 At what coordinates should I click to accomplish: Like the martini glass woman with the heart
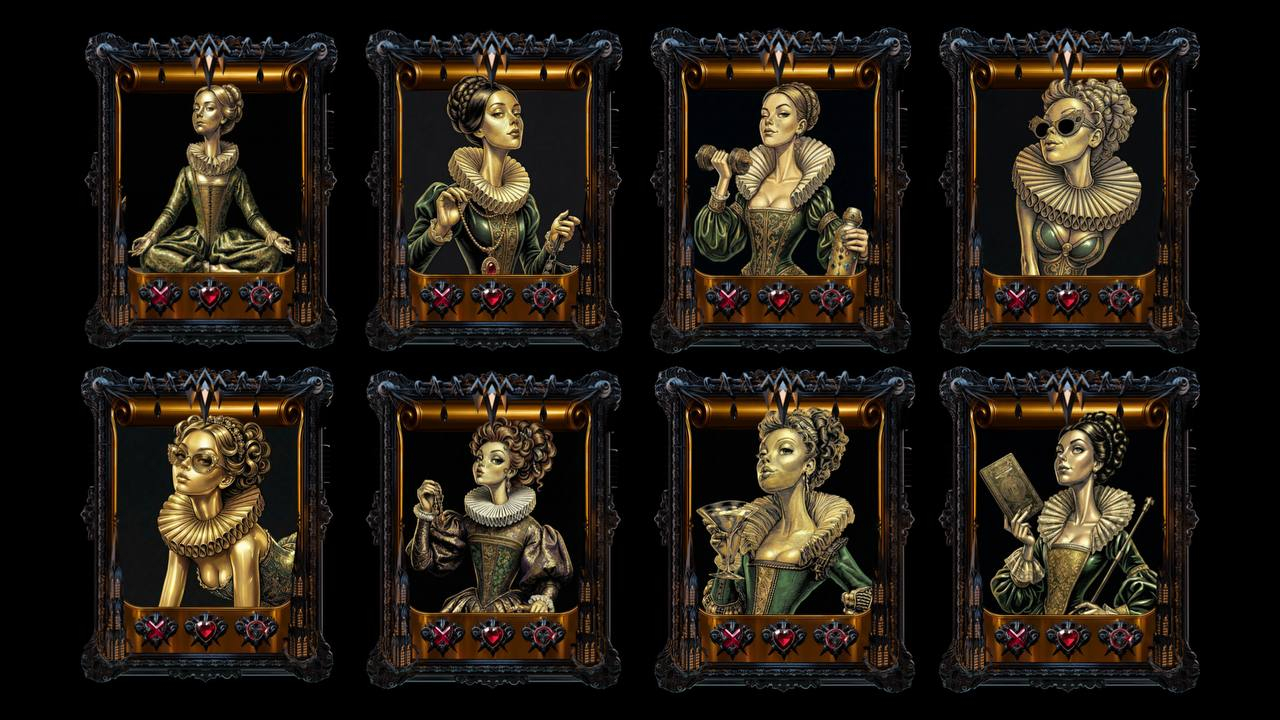(782, 636)
